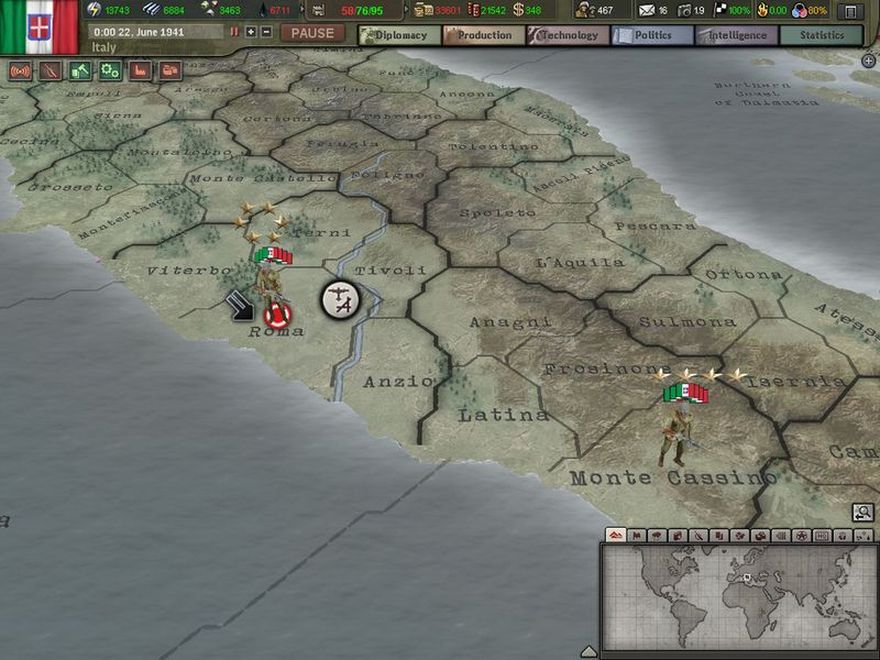The width and height of the screenshot is (880, 660).
Task: Click the world minimap
Action: click(x=738, y=594)
